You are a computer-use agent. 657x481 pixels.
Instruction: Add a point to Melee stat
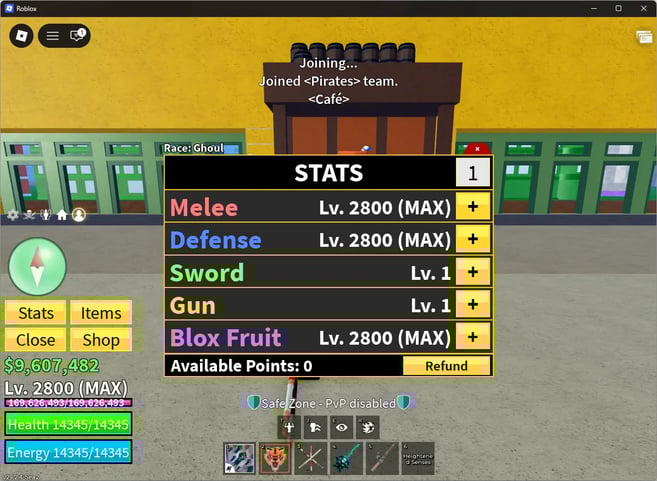point(472,208)
